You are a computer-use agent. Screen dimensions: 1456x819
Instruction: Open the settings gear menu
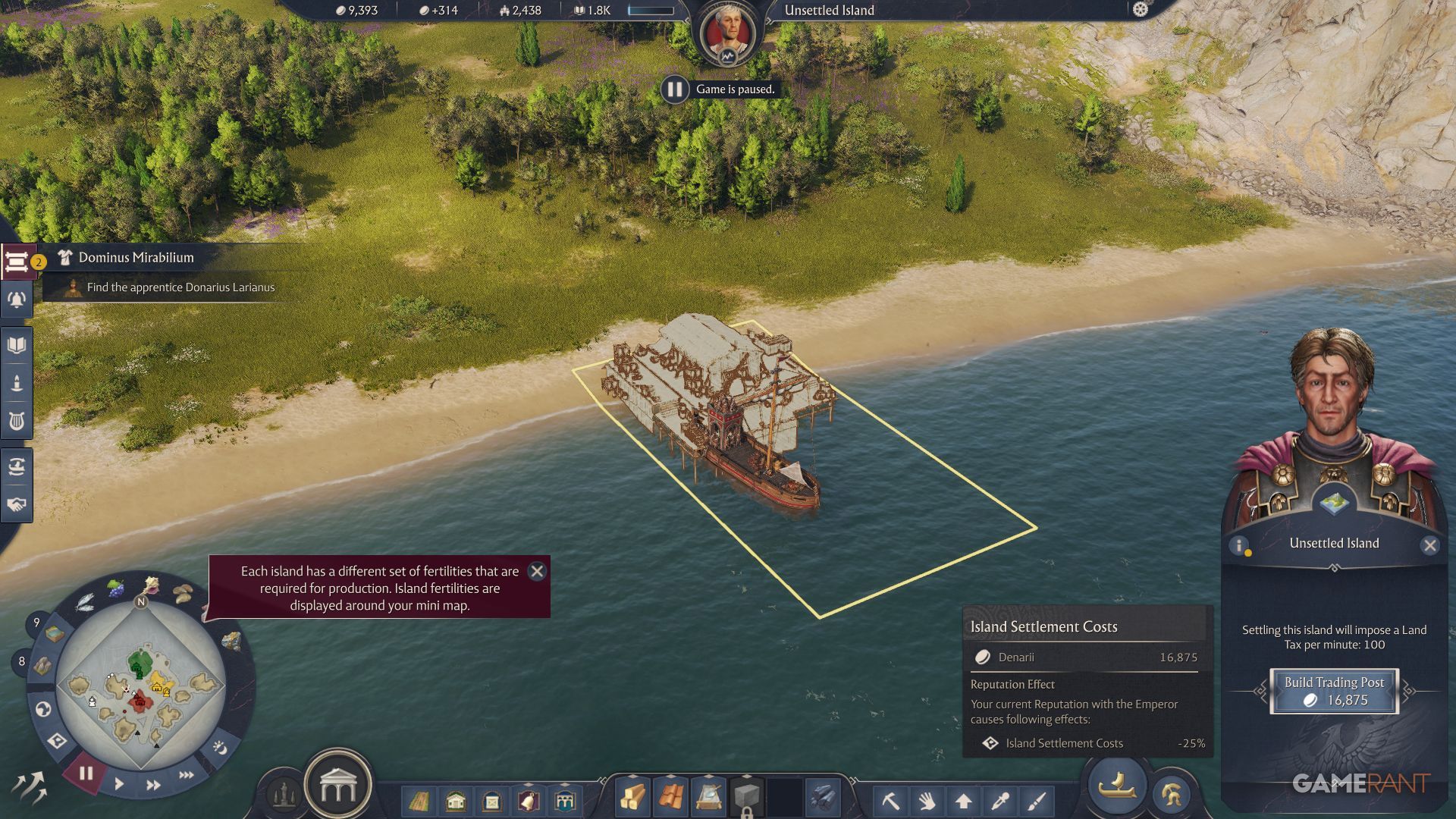click(x=1140, y=10)
